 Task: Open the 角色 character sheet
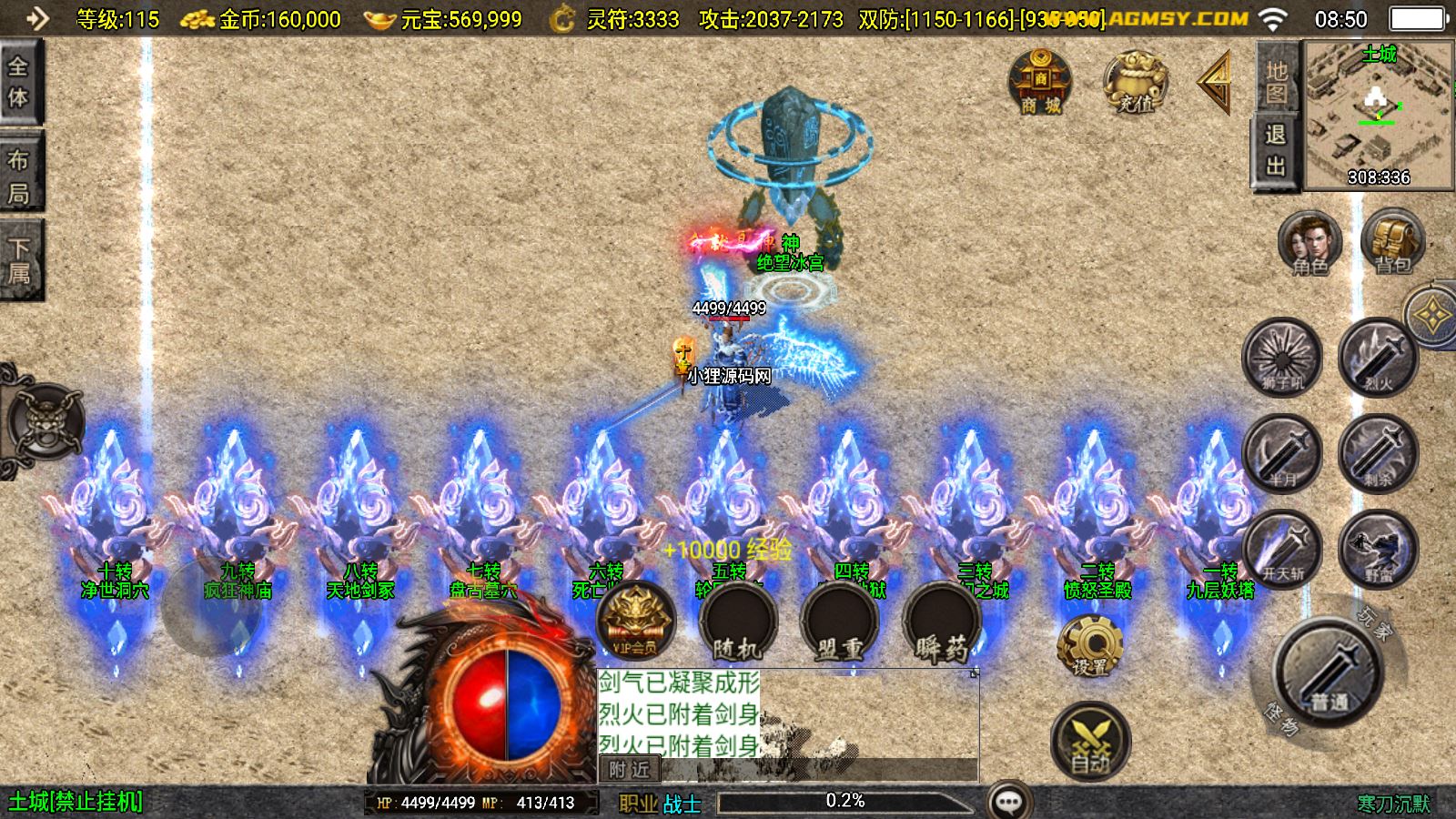[x=1309, y=242]
